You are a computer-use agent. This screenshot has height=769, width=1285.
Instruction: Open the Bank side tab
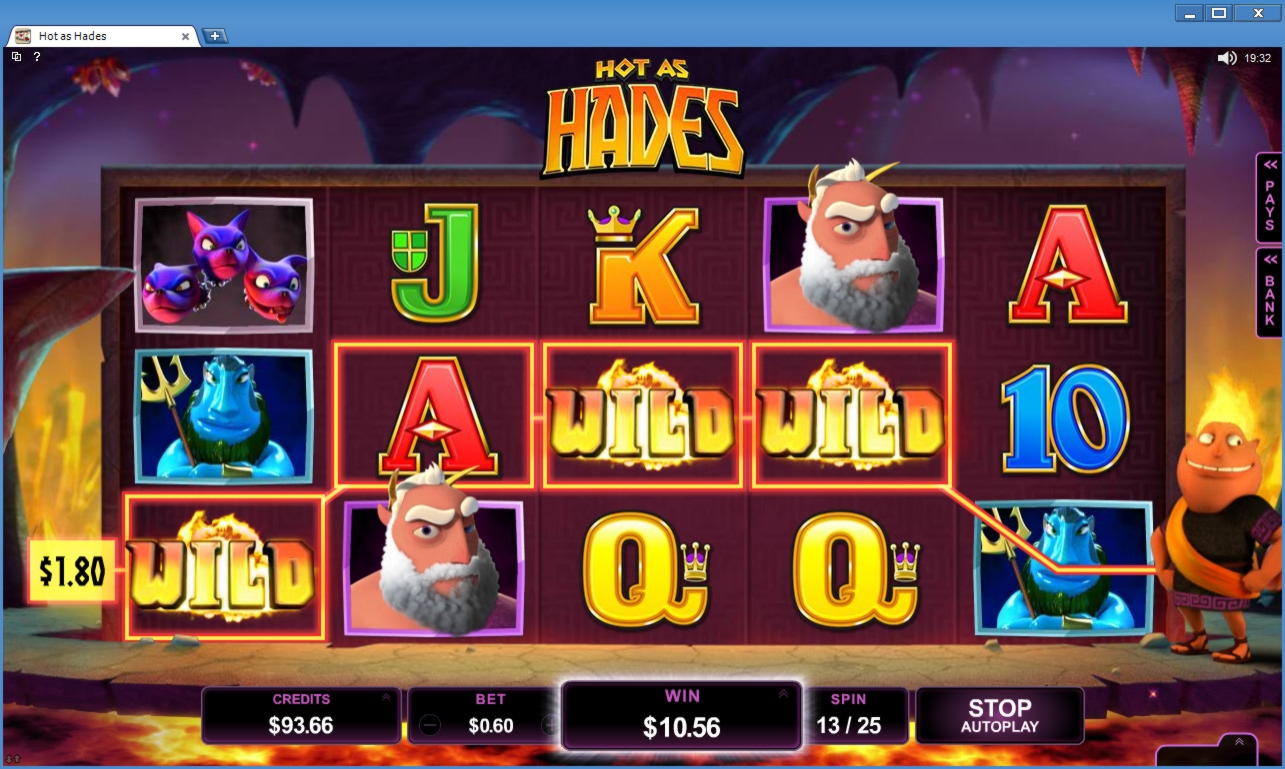(x=1269, y=292)
